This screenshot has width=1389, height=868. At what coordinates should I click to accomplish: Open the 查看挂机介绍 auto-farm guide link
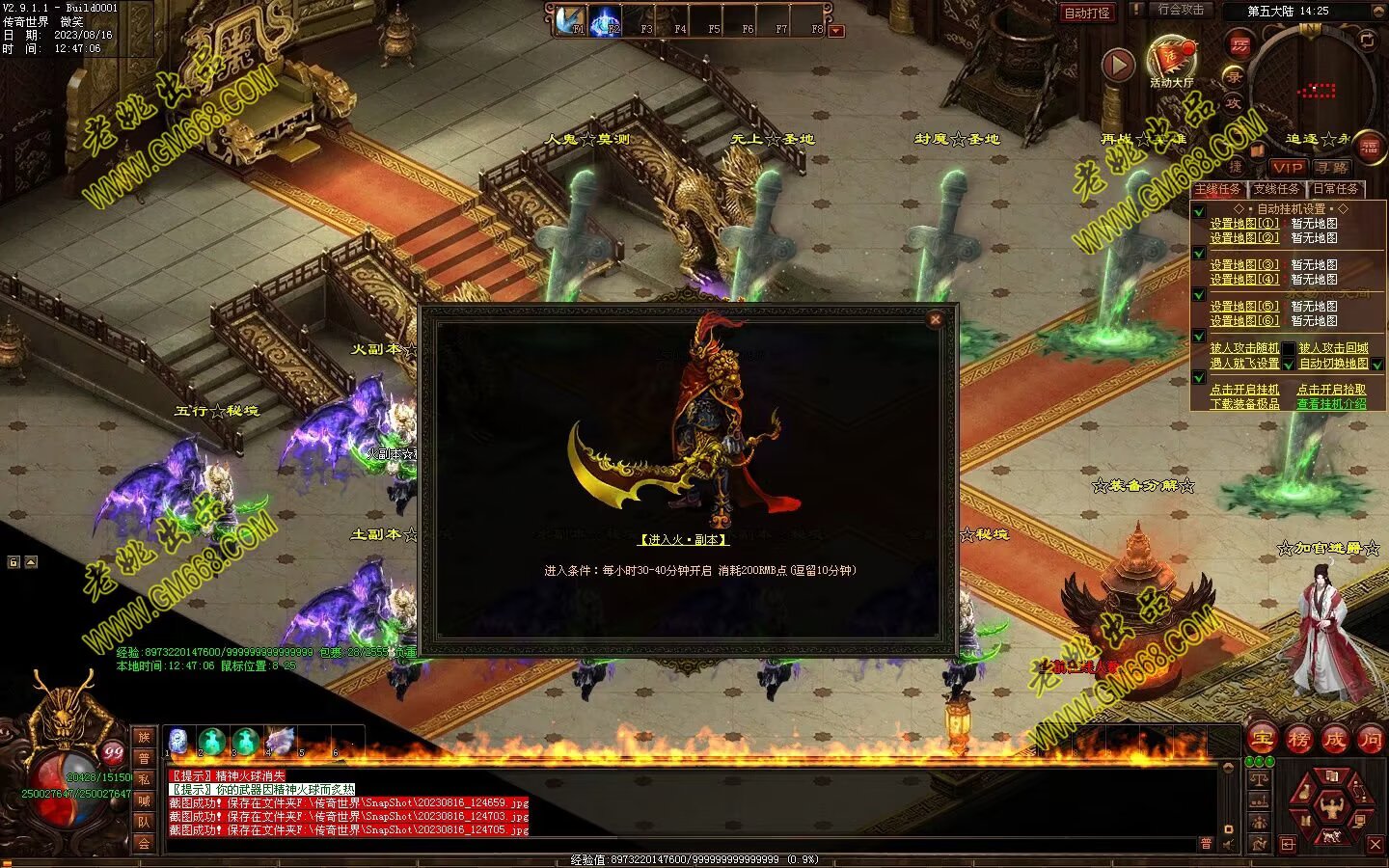click(1331, 404)
